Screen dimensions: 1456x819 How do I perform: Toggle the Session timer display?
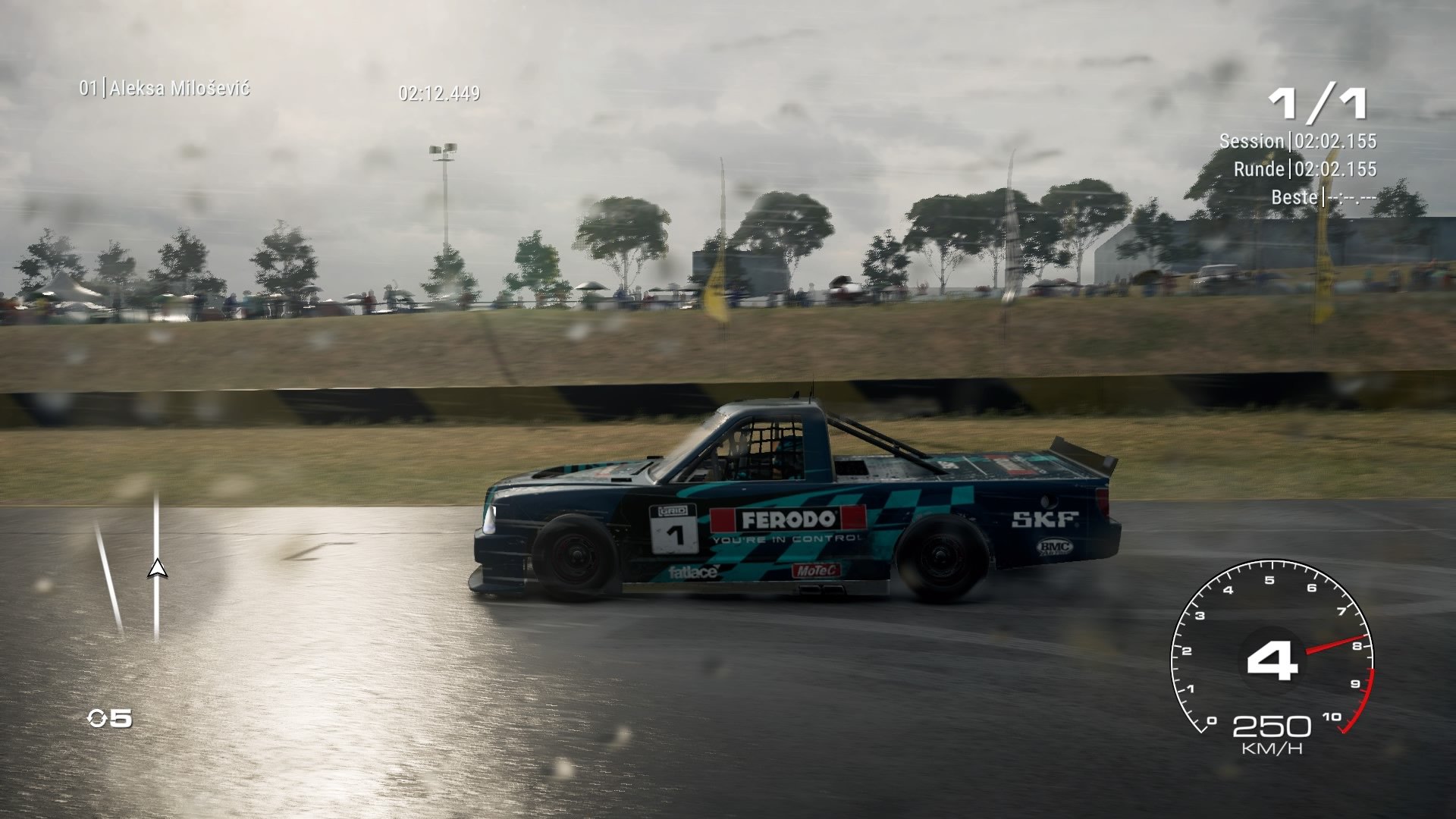point(1298,141)
